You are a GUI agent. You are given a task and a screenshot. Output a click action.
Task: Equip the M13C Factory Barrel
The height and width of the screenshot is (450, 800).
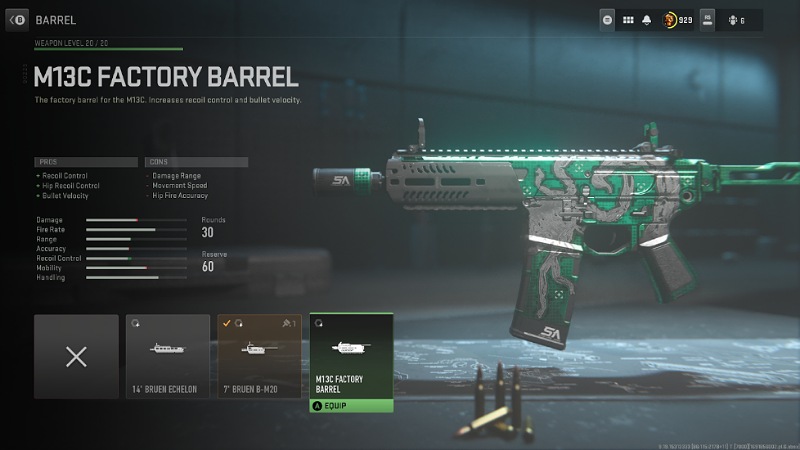click(351, 406)
